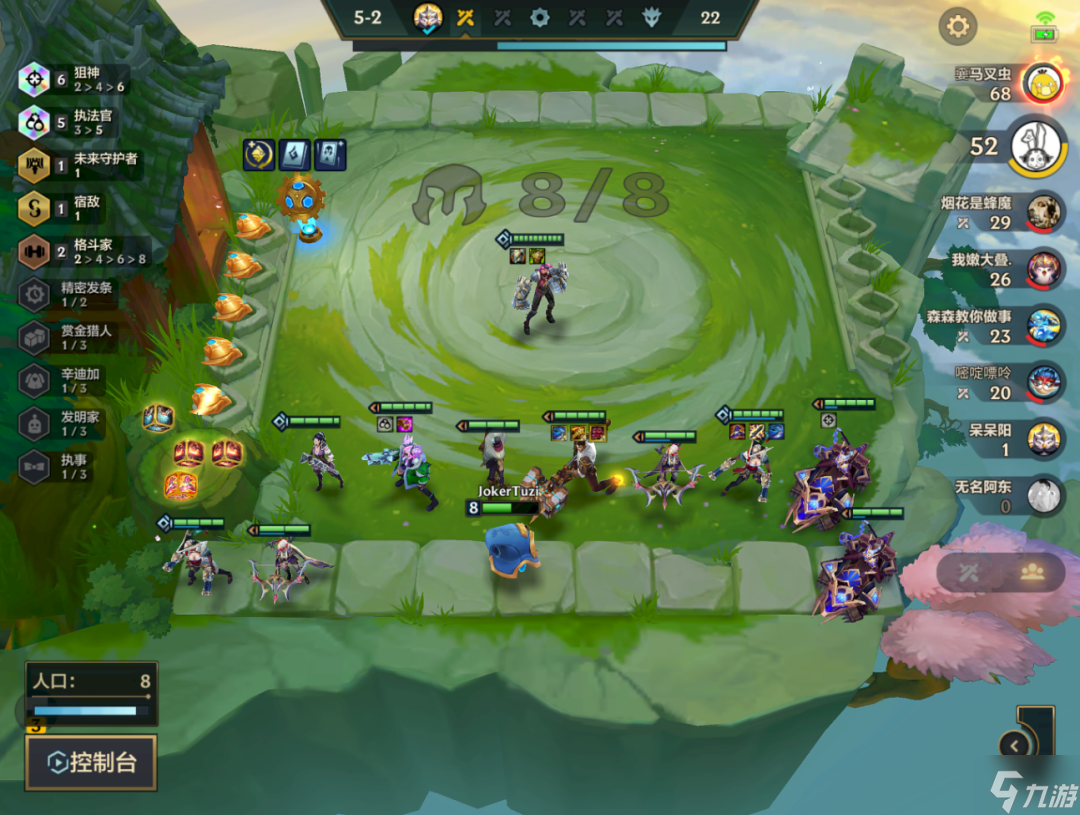This screenshot has height=815, width=1080.
Task: Open settings with the gear icon
Action: coord(957,27)
